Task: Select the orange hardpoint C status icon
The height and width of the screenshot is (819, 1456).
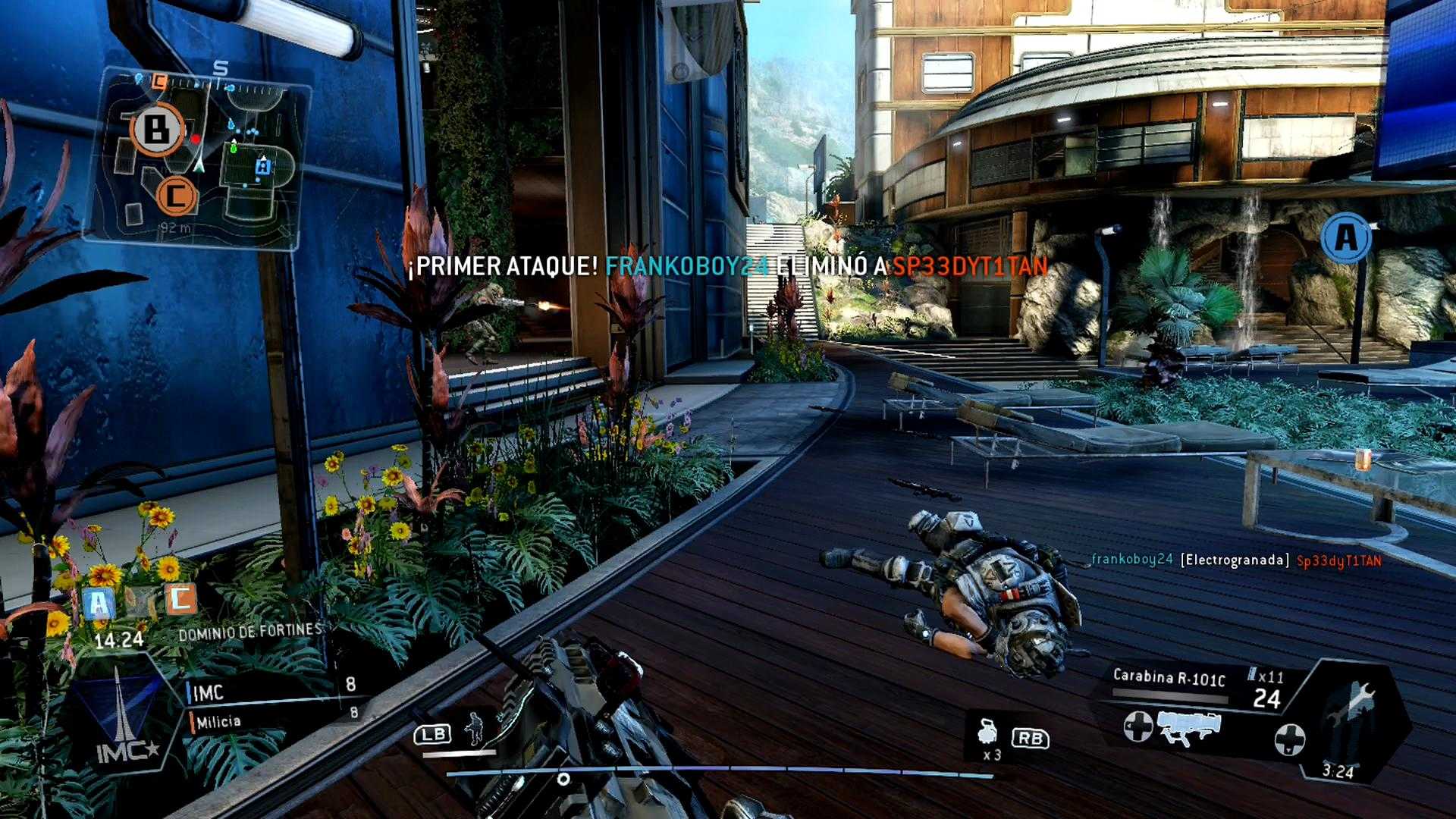Action: (x=180, y=599)
